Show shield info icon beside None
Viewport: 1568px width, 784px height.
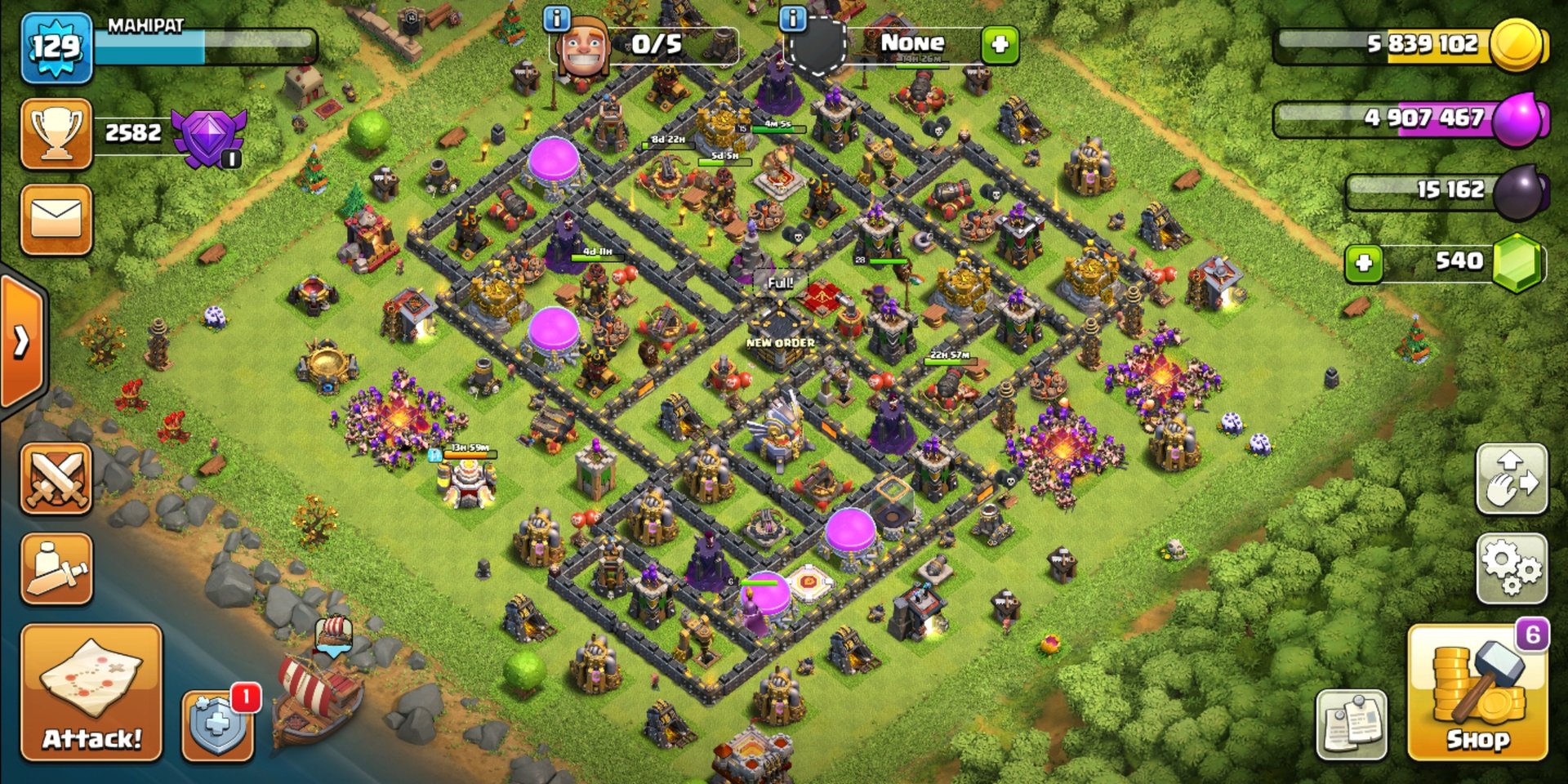(792, 18)
